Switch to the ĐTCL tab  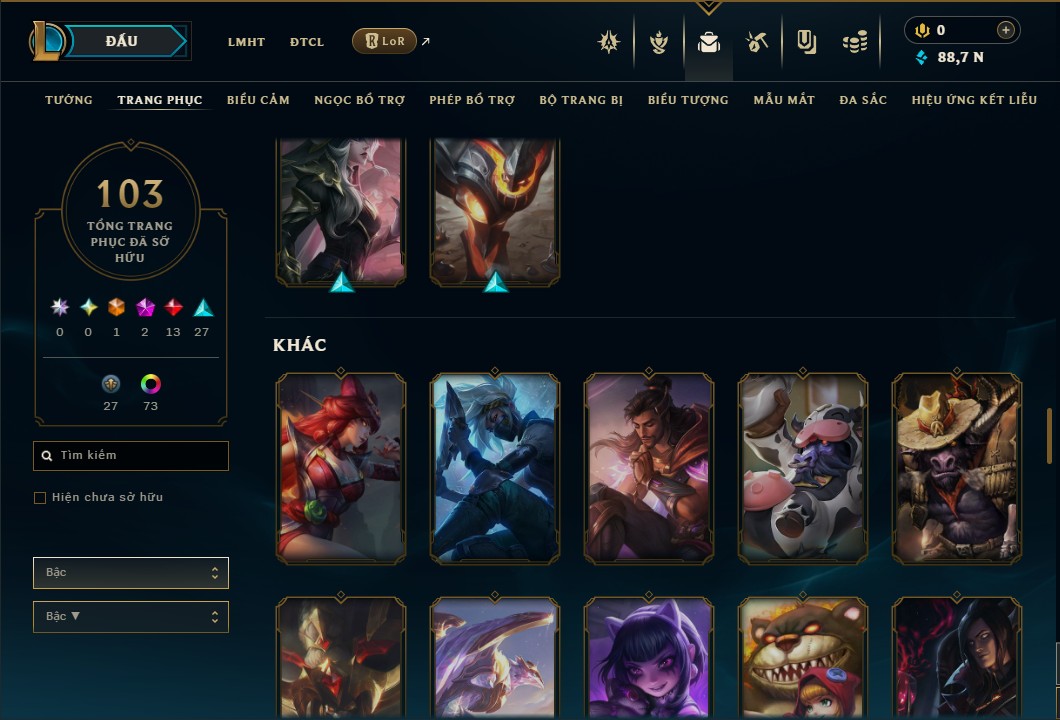307,42
